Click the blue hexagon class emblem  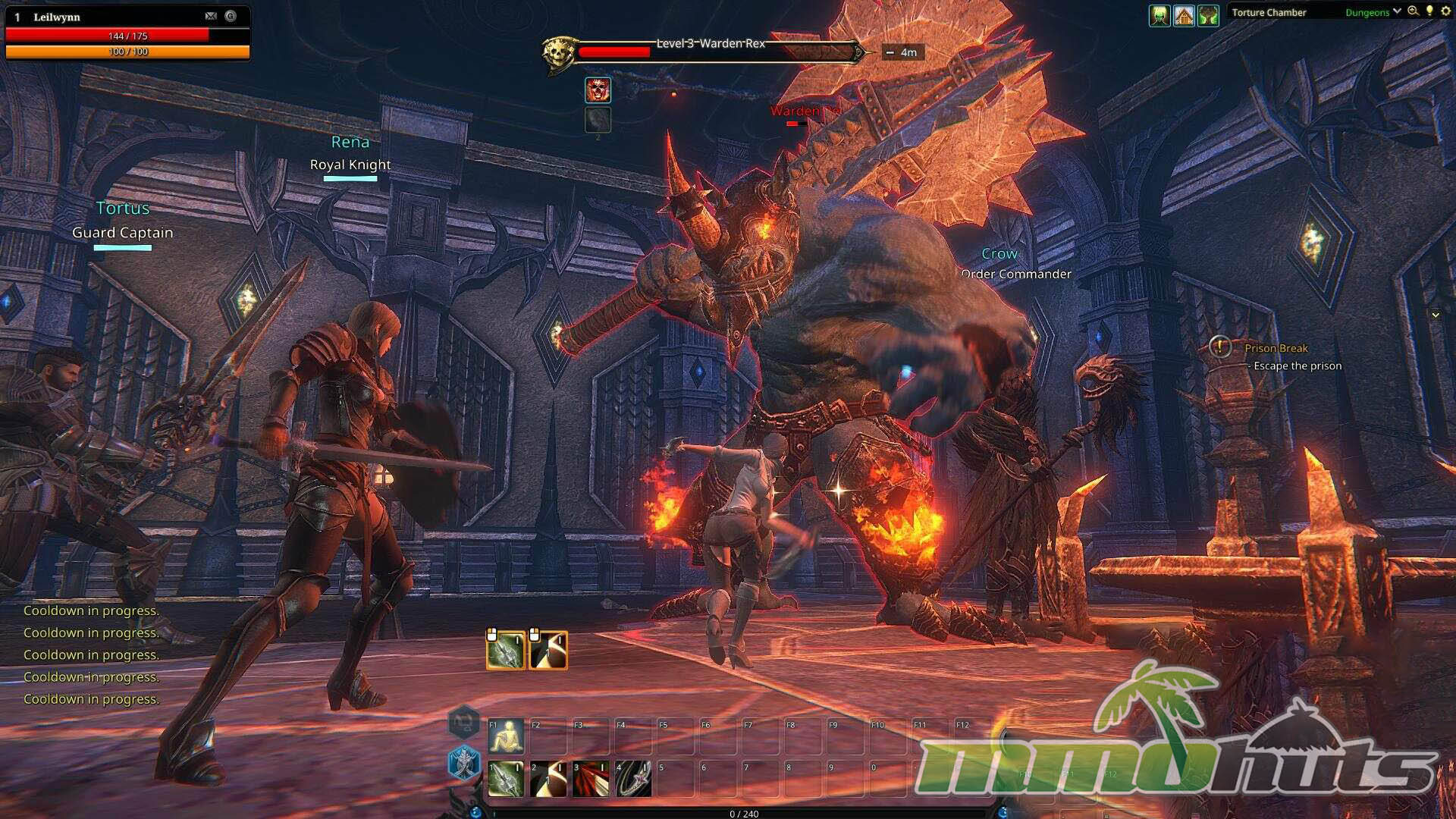[463, 762]
